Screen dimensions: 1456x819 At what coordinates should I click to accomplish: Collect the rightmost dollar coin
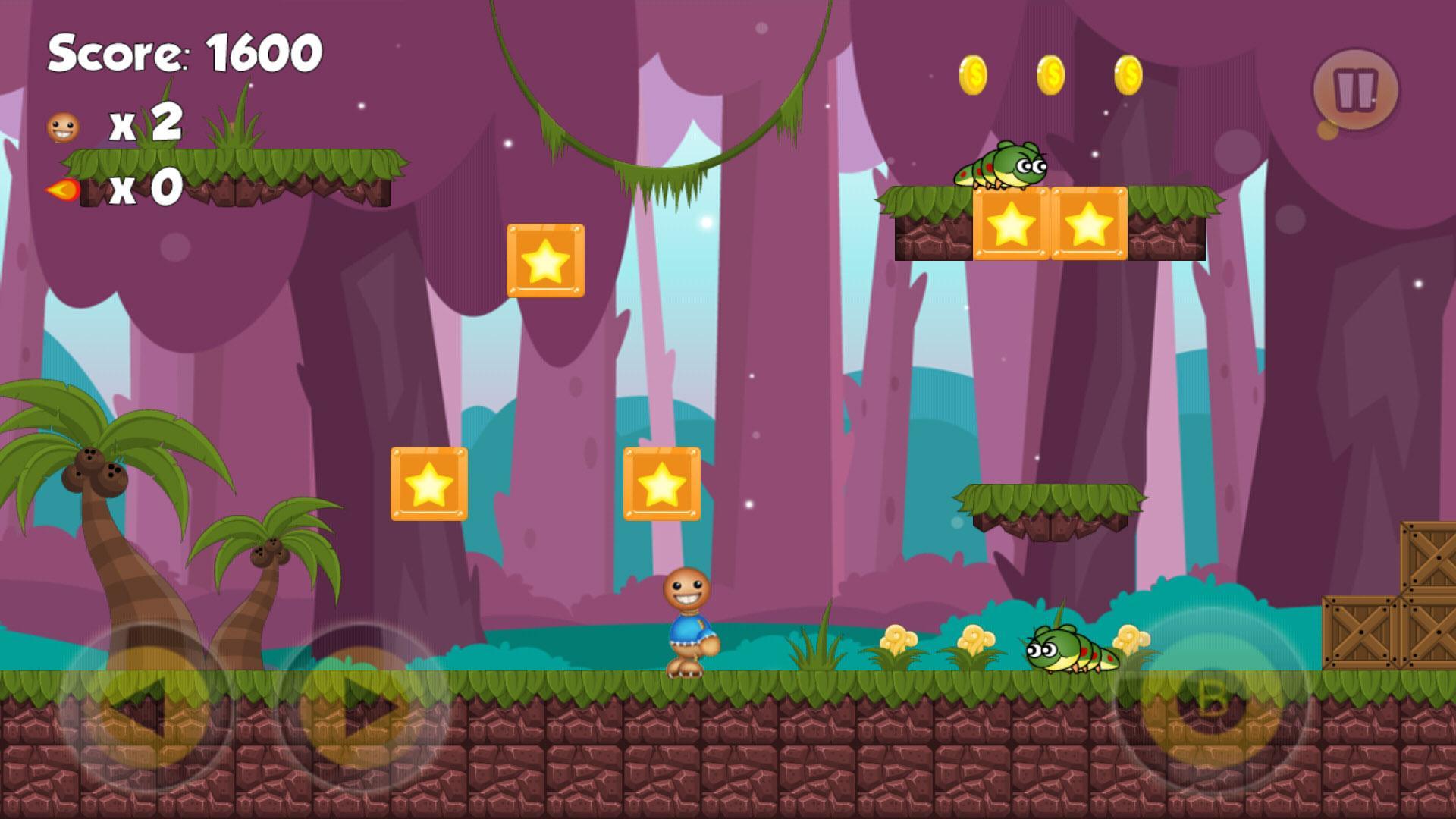point(1129,74)
